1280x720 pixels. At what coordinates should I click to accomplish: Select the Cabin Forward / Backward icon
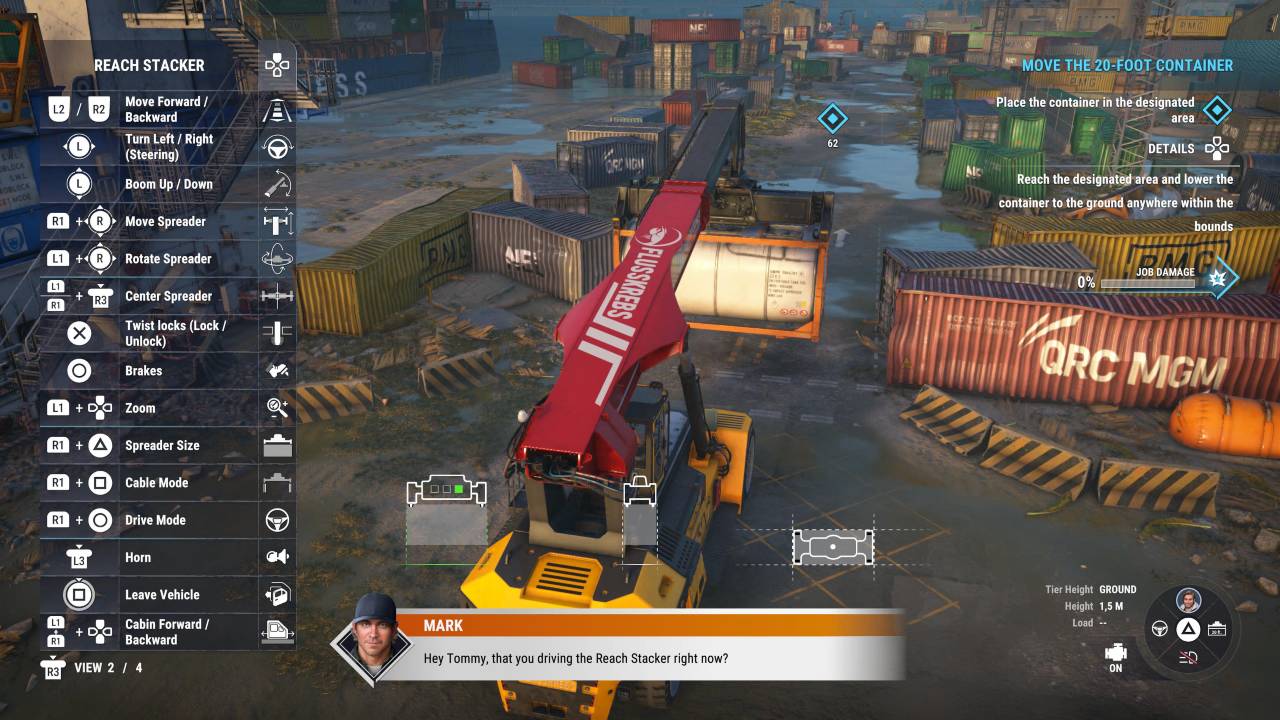tap(277, 632)
